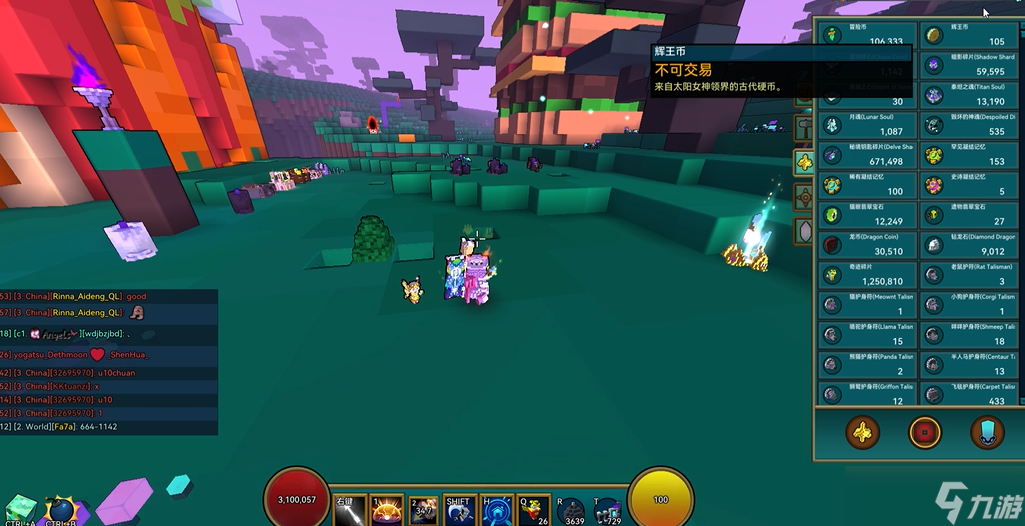1025x526 pixels.
Task: Use the Q flask item slot
Action: [x=533, y=511]
